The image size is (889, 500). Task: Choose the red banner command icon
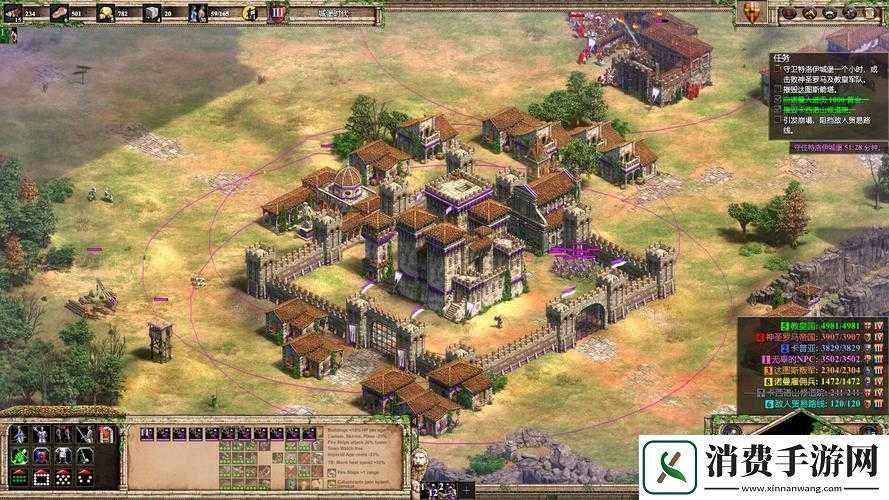[107, 434]
